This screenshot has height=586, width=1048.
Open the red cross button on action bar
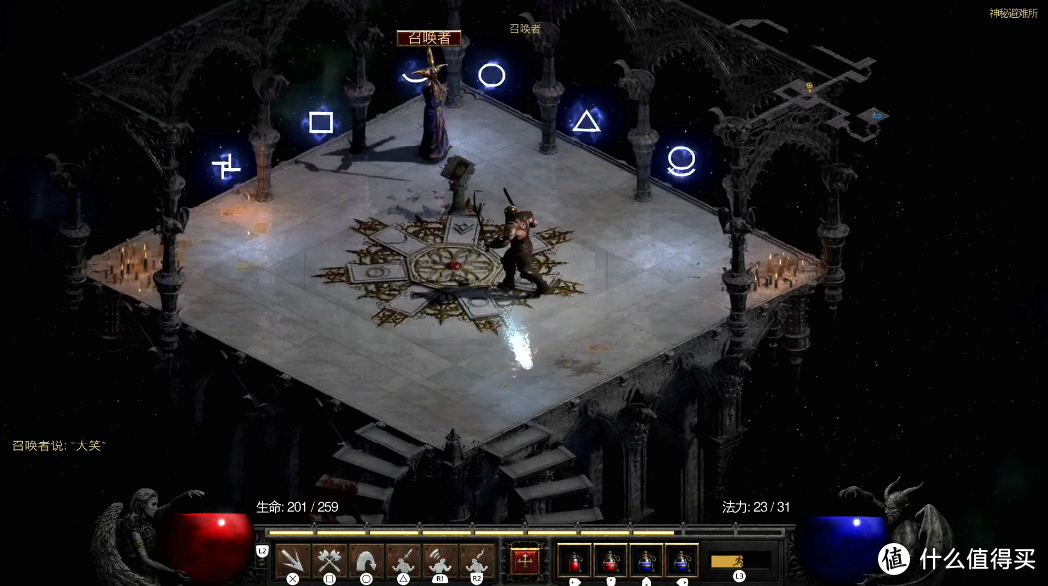[523, 560]
